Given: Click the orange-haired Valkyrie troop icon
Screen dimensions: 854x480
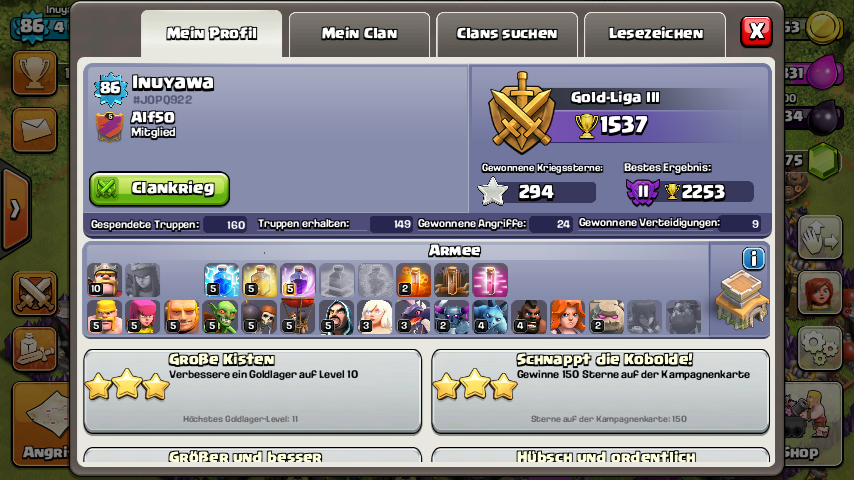Looking at the screenshot, I should (x=568, y=317).
